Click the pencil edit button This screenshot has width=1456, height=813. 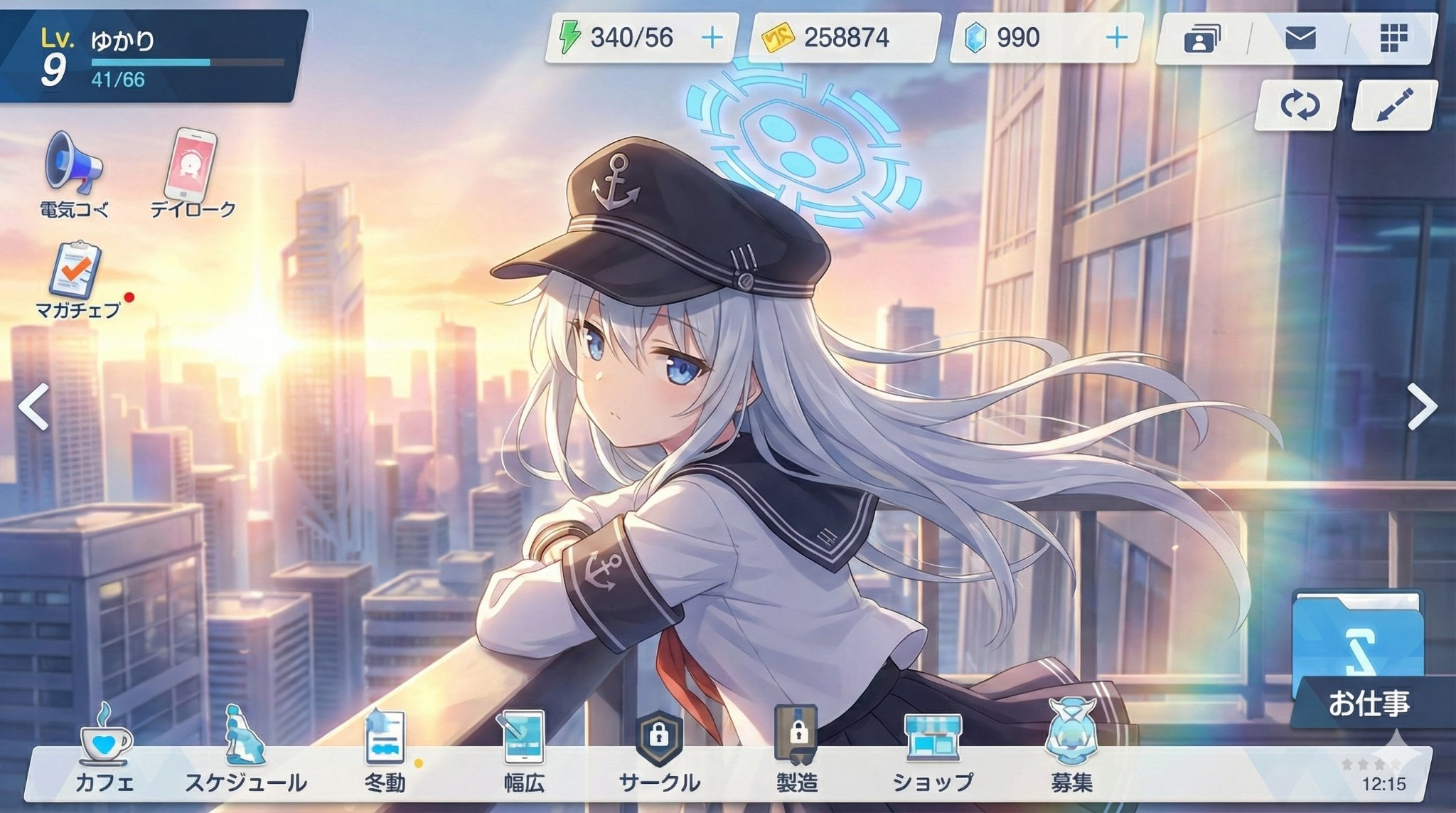pyautogui.click(x=1394, y=106)
